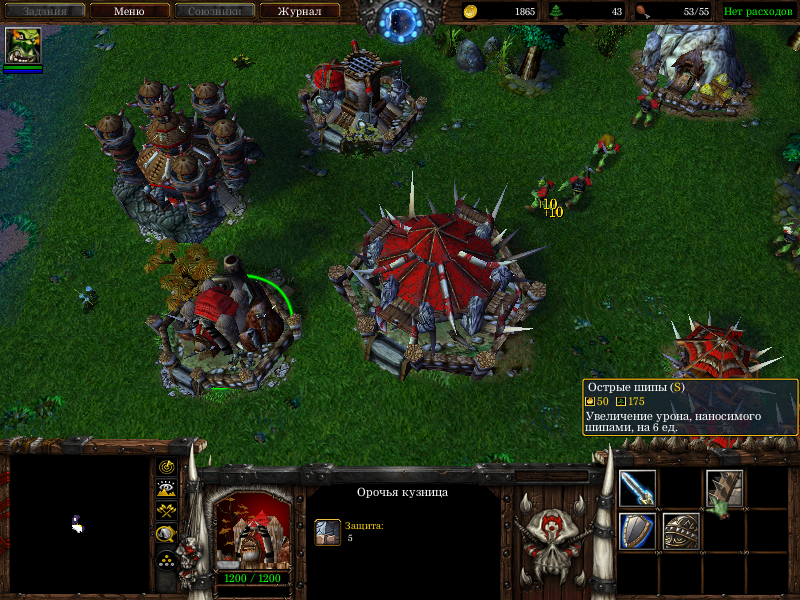Research the Острые шипы spiked barricades upgrade
The width and height of the screenshot is (800, 600).
(x=723, y=488)
